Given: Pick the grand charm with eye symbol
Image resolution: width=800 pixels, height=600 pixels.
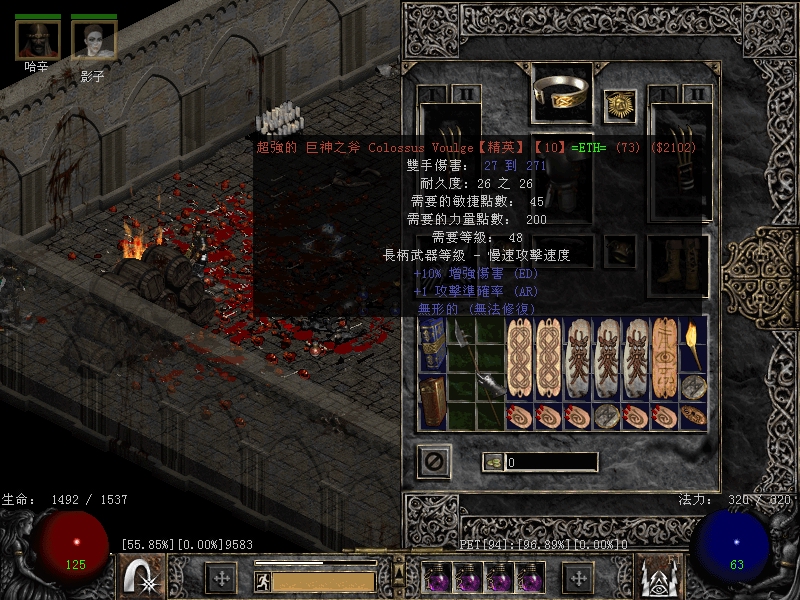Looking at the screenshot, I should click(x=664, y=358).
